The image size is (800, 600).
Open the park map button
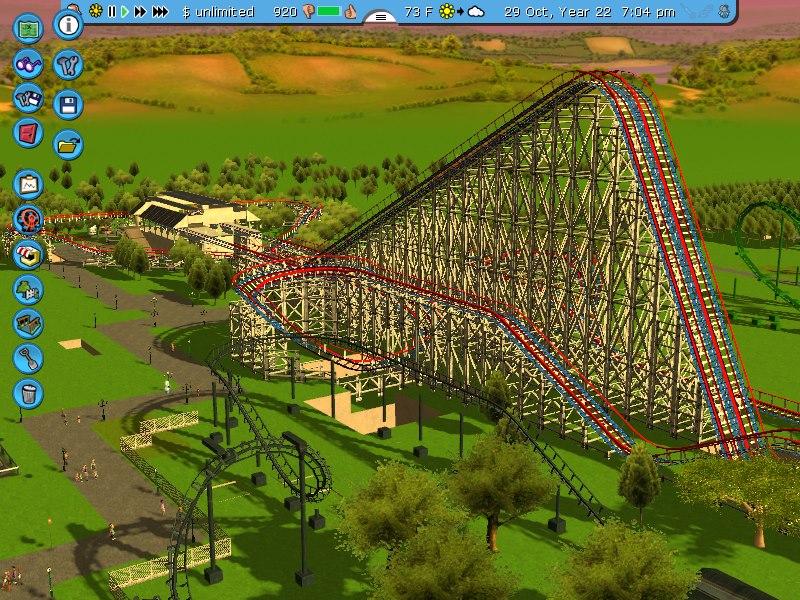[29, 27]
